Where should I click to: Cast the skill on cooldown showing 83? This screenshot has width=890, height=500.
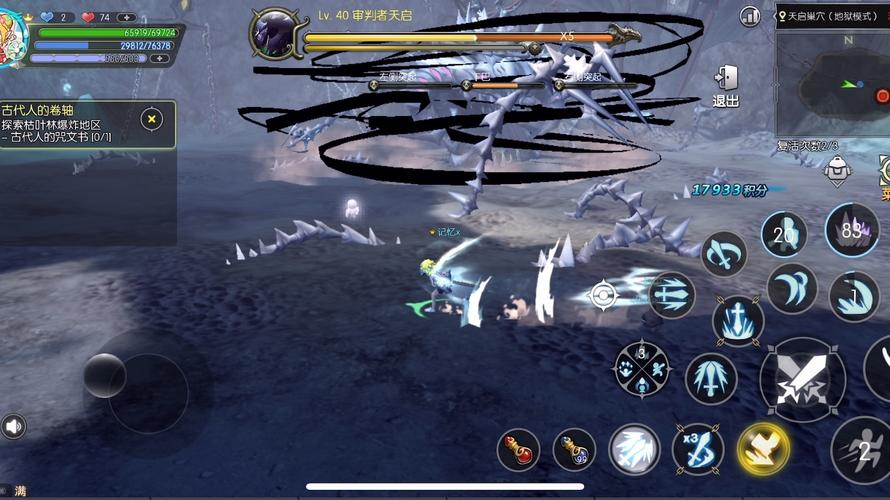852,229
